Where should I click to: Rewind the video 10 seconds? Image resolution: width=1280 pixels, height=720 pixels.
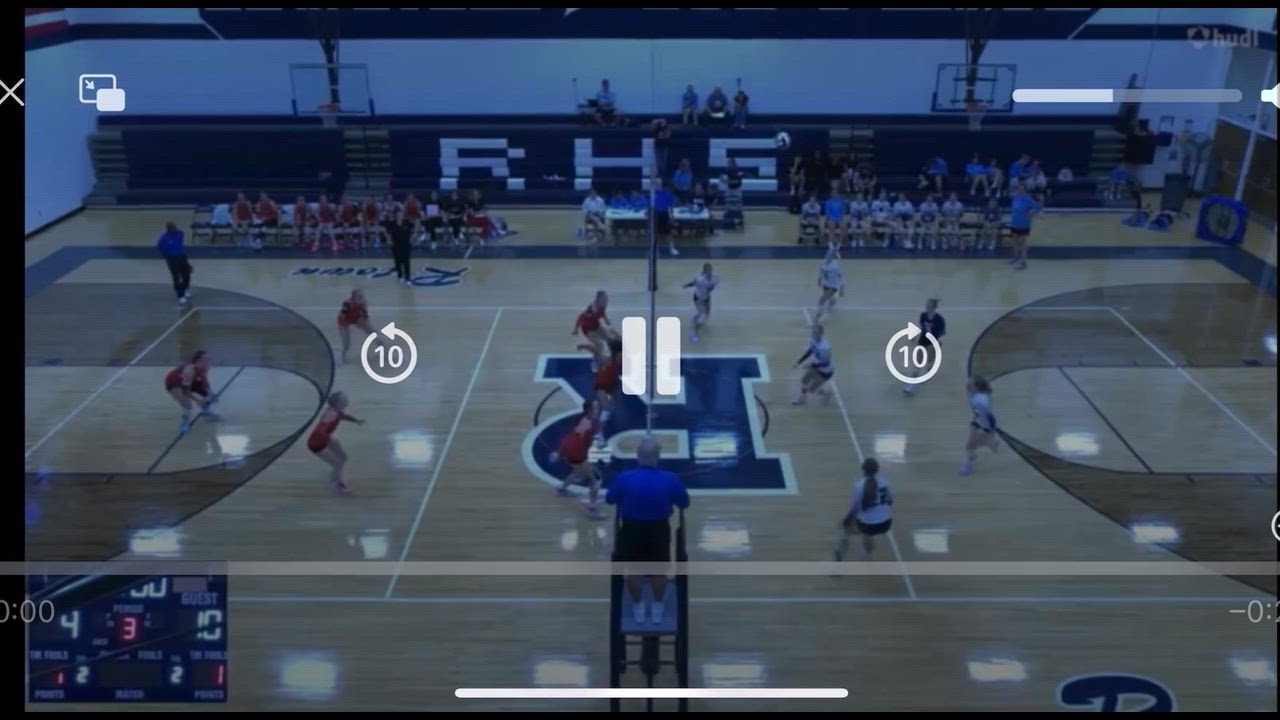388,354
